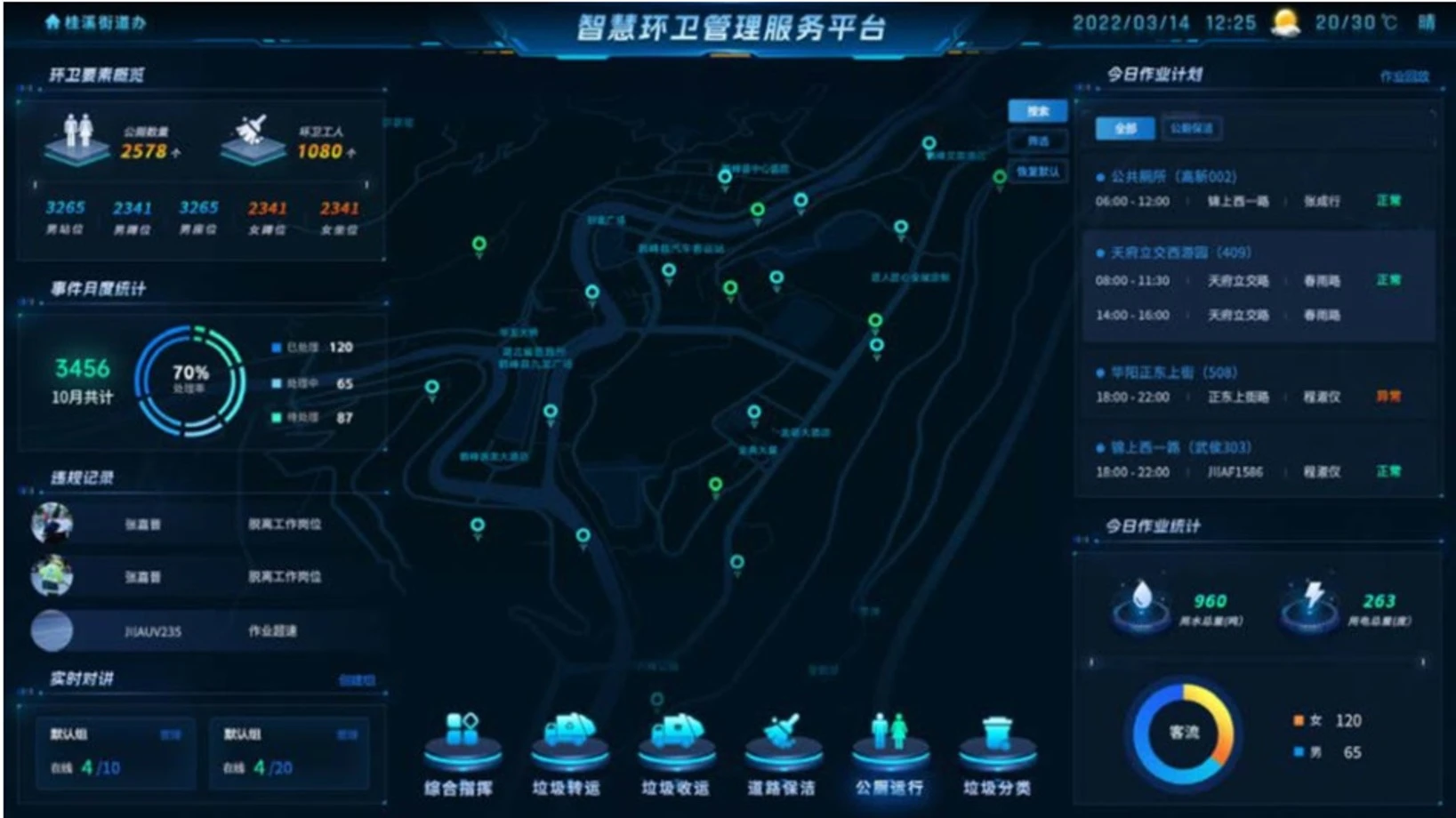Select the 道路保洁 road cleaning icon
This screenshot has height=818, width=1456.
[784, 740]
